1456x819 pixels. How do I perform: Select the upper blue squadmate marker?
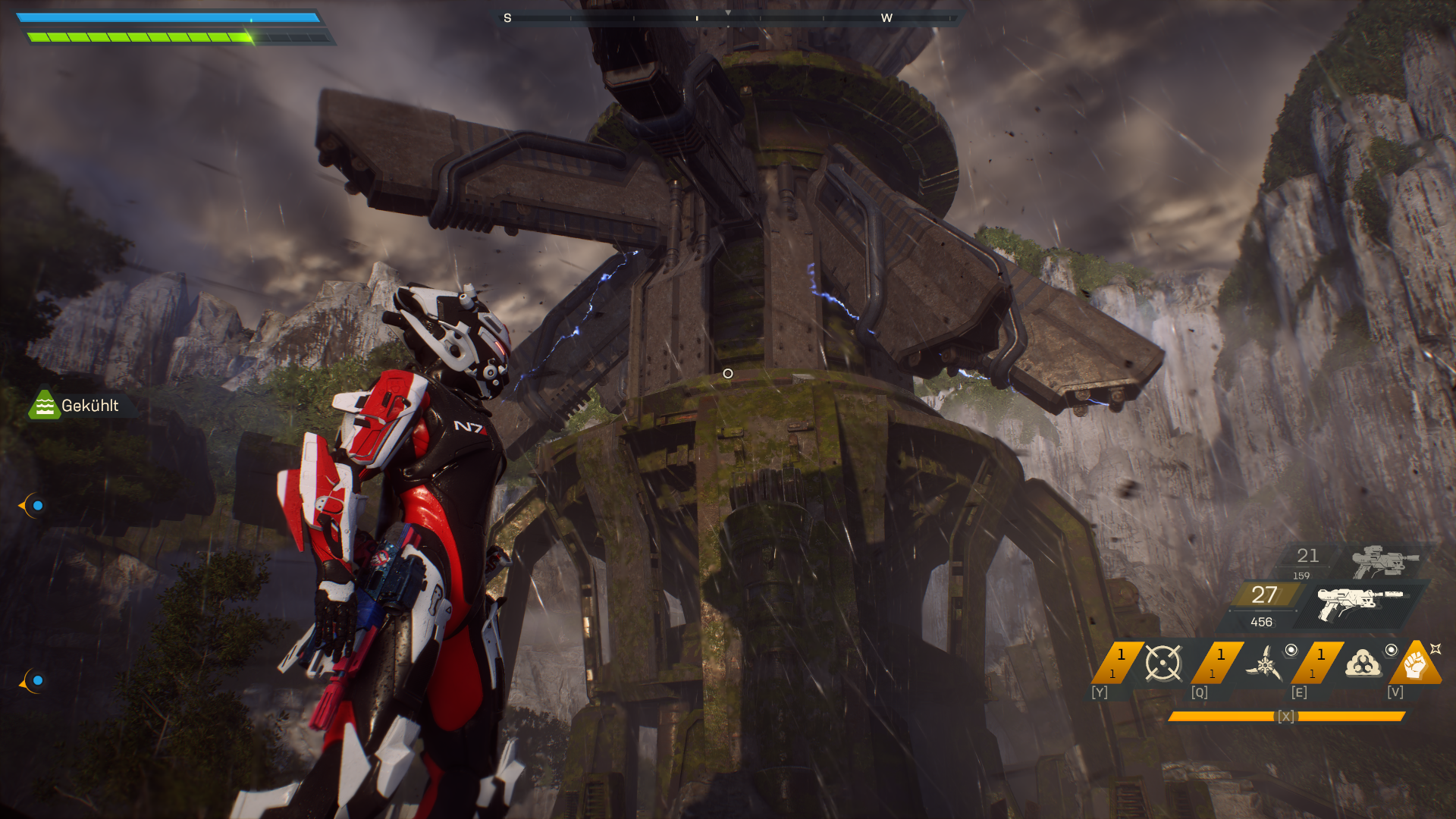pos(34,505)
